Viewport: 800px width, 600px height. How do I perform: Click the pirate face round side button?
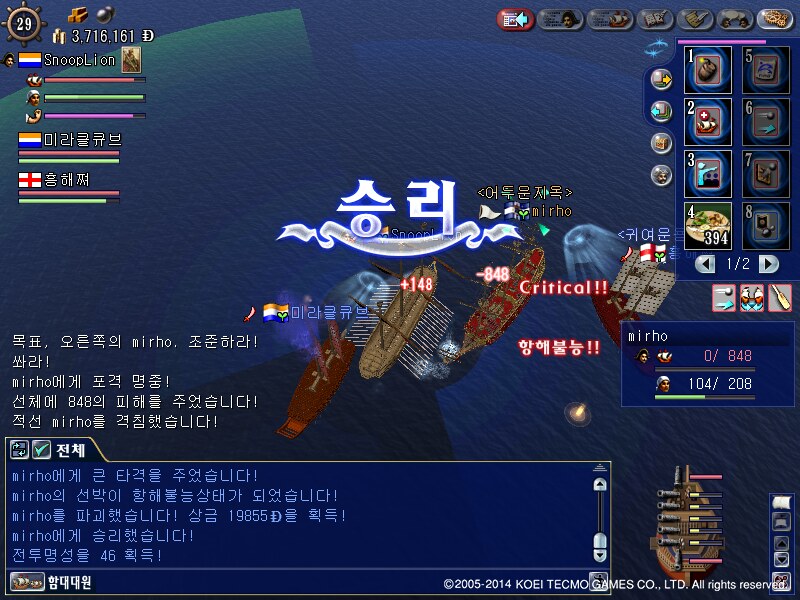[x=661, y=174]
